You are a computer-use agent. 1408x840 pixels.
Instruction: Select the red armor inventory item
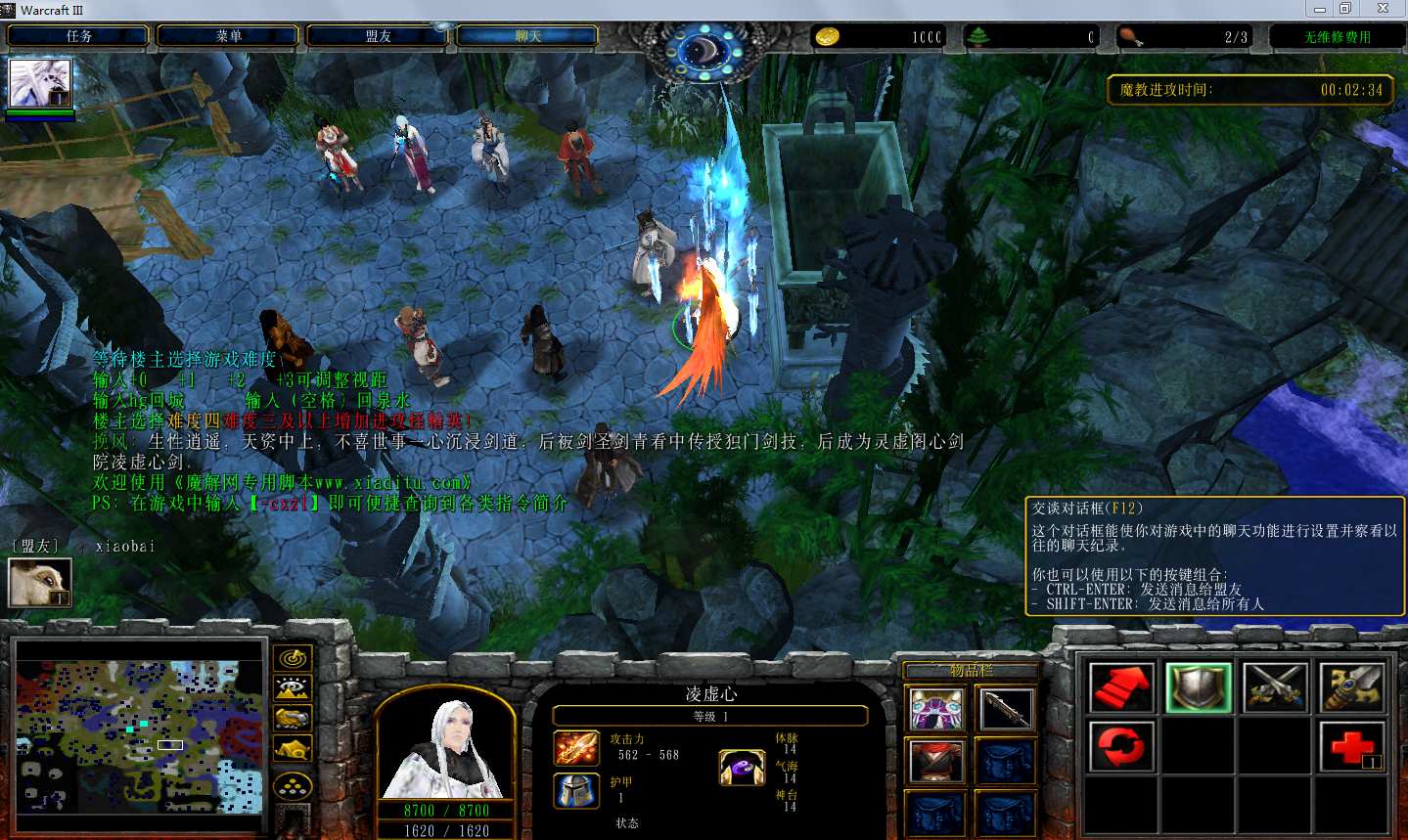pyautogui.click(x=936, y=762)
